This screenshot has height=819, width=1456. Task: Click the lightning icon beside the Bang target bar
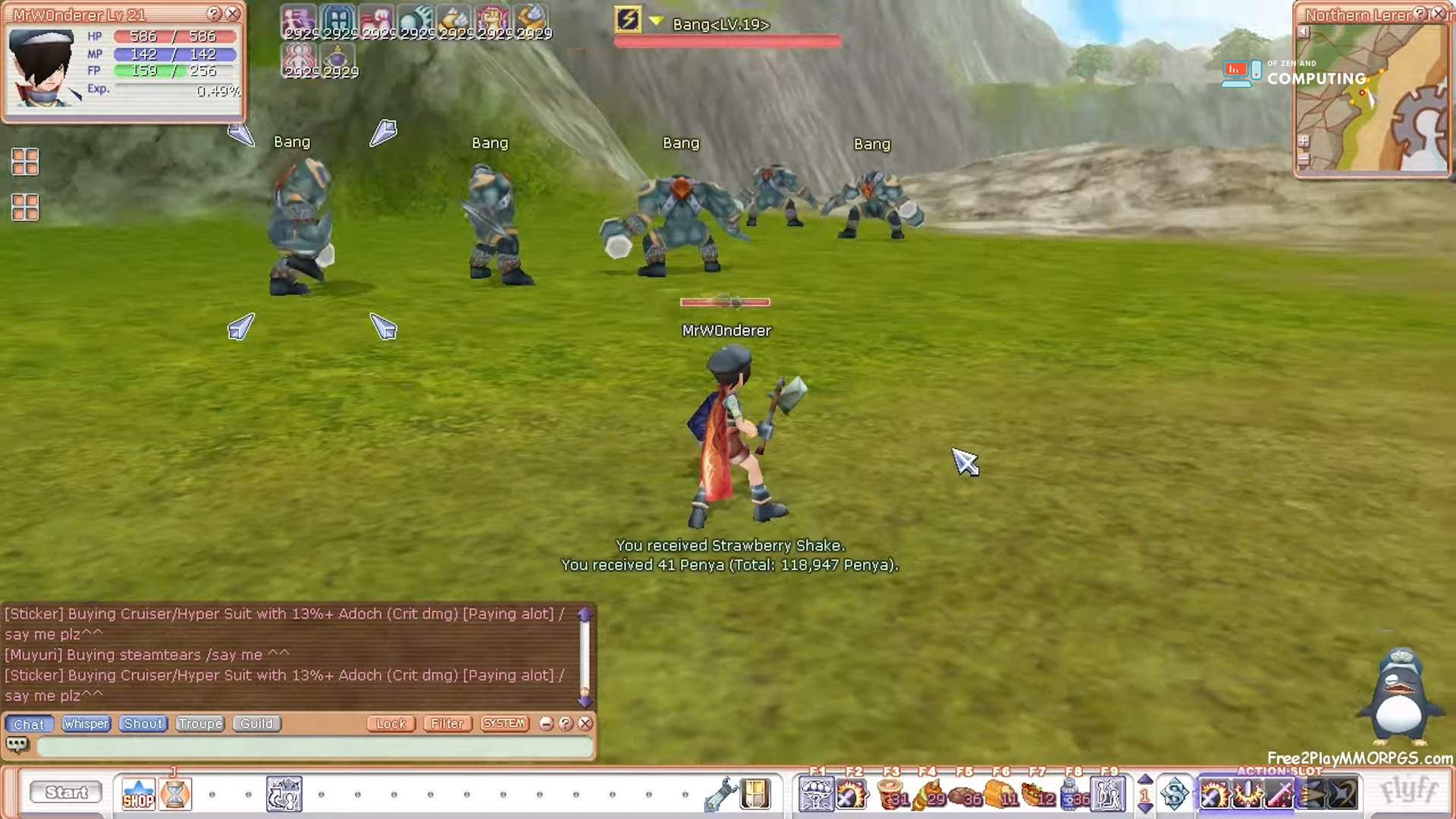pos(629,17)
